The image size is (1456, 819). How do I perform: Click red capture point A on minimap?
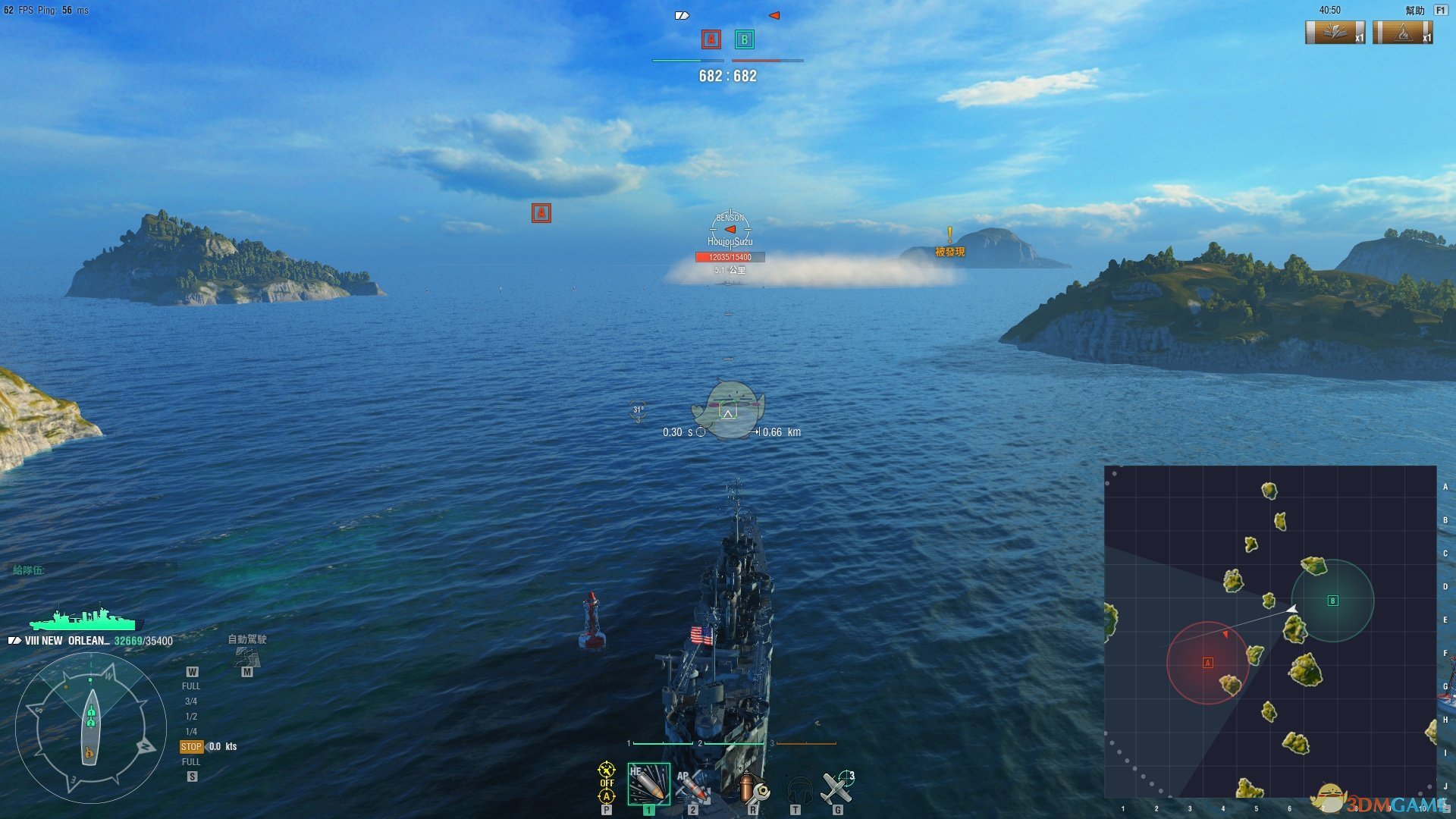[1208, 663]
